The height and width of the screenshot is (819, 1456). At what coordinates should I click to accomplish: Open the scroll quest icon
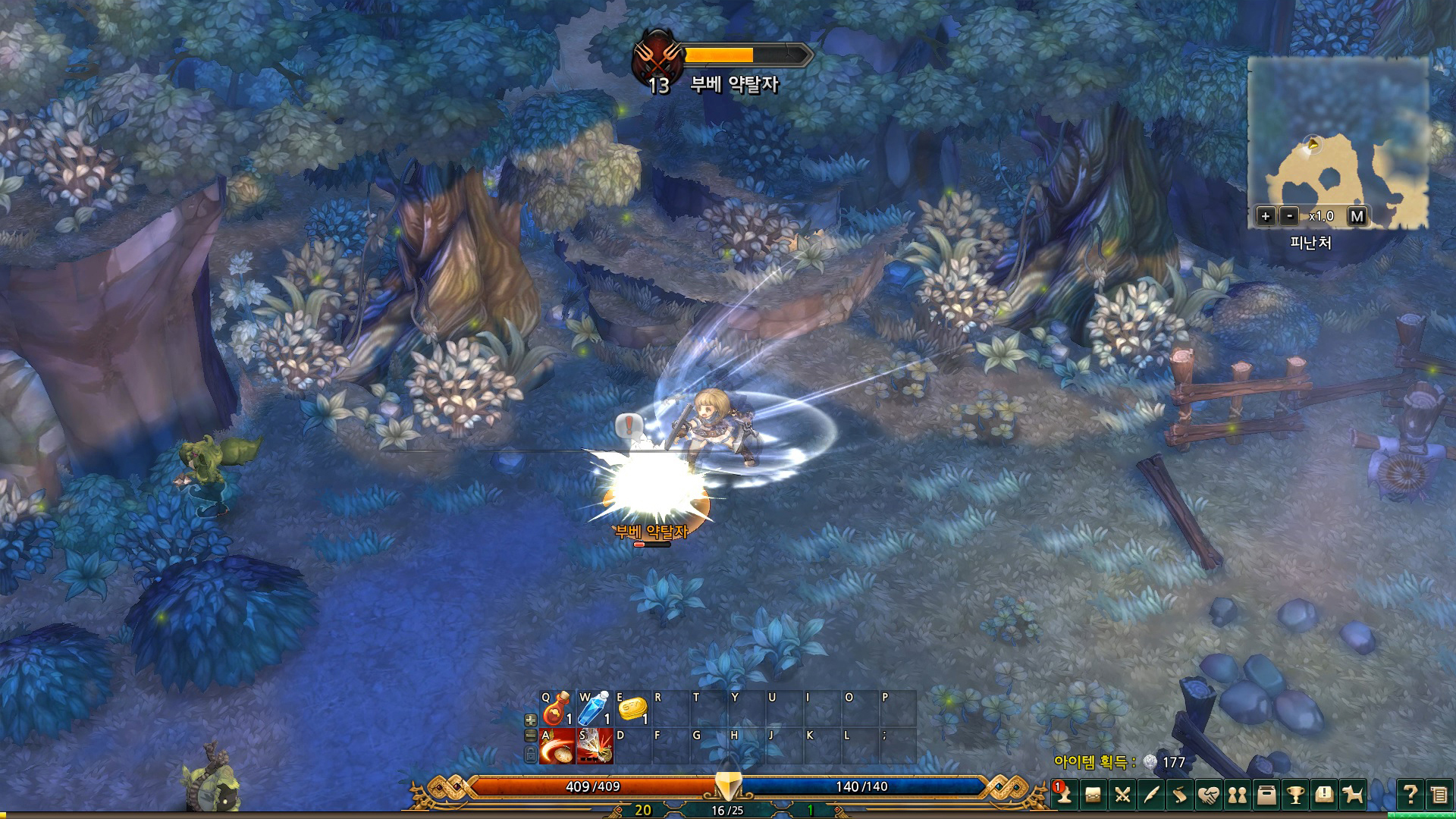[1180, 795]
